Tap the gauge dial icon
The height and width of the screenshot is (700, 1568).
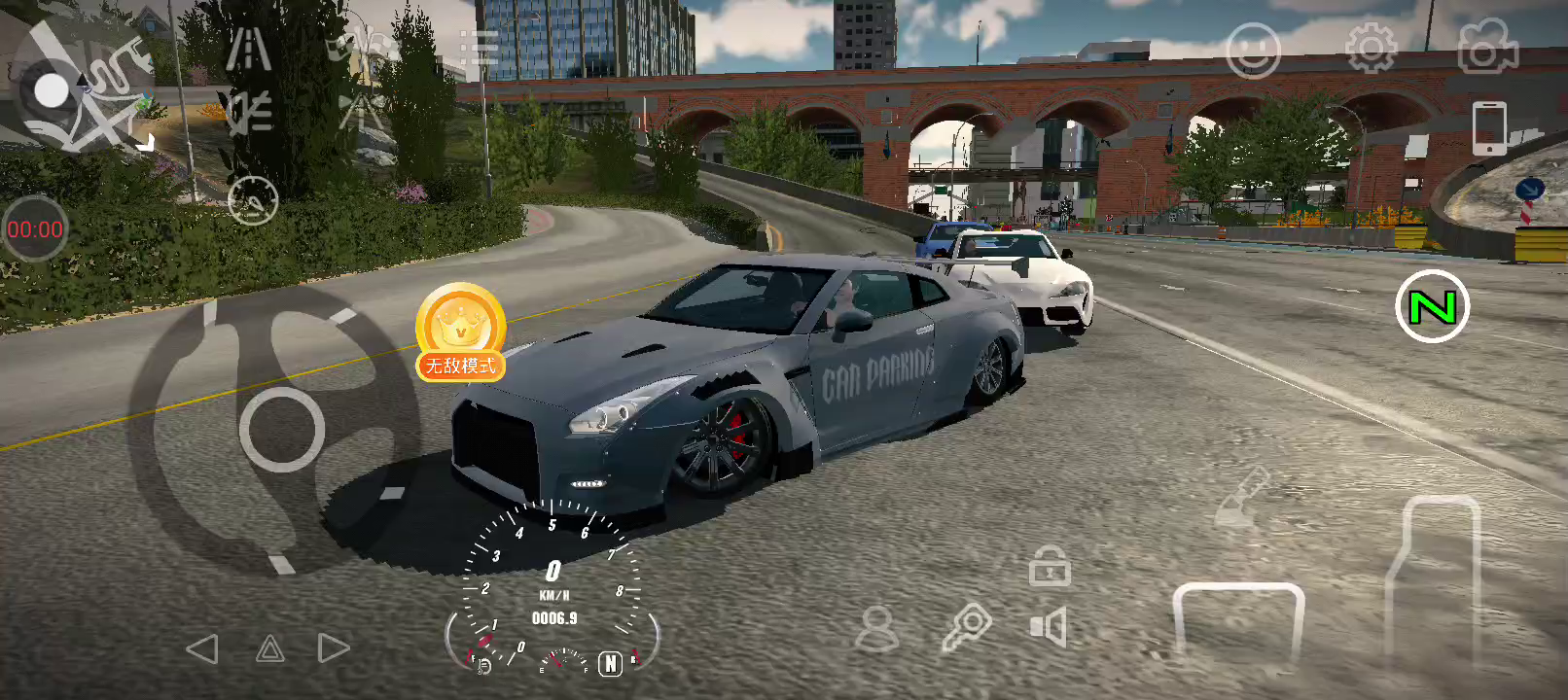[253, 201]
